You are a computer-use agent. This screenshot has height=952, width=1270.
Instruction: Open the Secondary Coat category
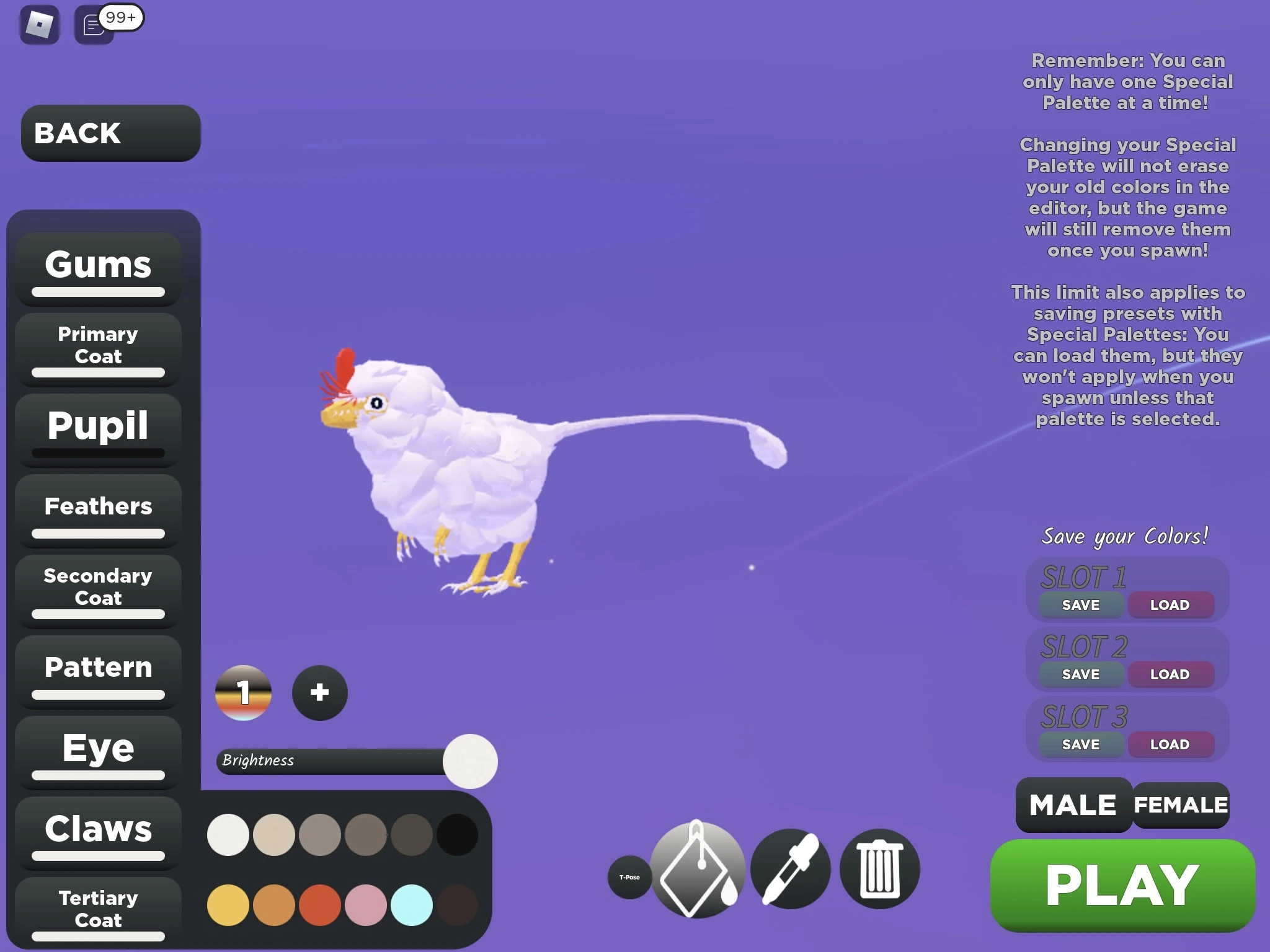coord(97,587)
